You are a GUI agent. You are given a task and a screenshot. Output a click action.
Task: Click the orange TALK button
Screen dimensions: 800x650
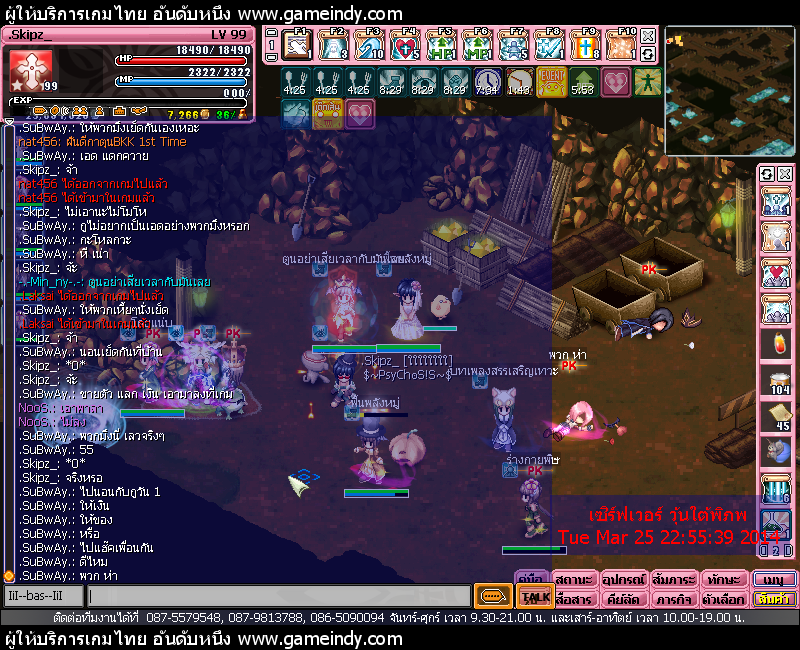click(x=532, y=597)
